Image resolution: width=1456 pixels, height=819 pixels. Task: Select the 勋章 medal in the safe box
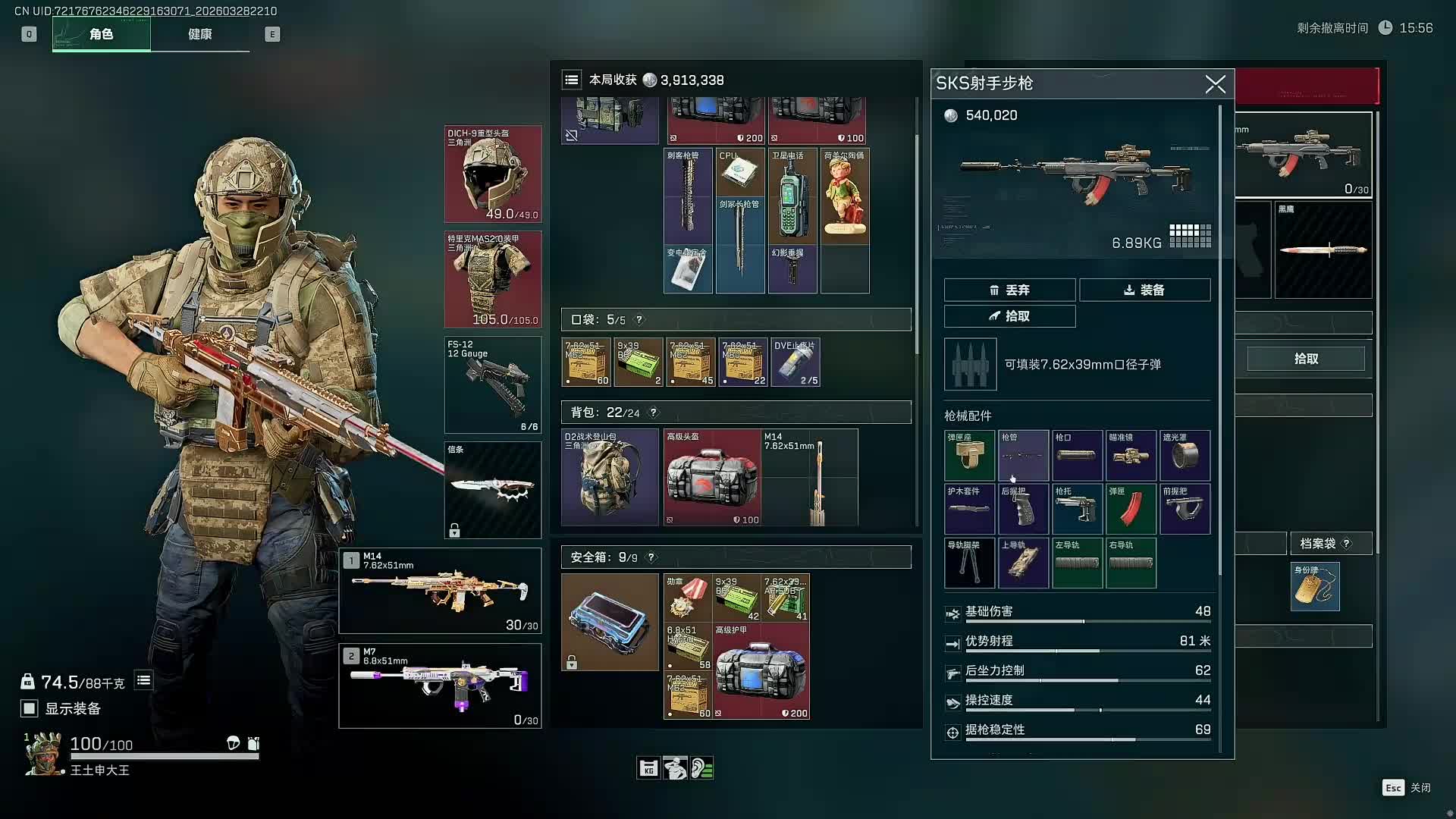click(x=687, y=597)
